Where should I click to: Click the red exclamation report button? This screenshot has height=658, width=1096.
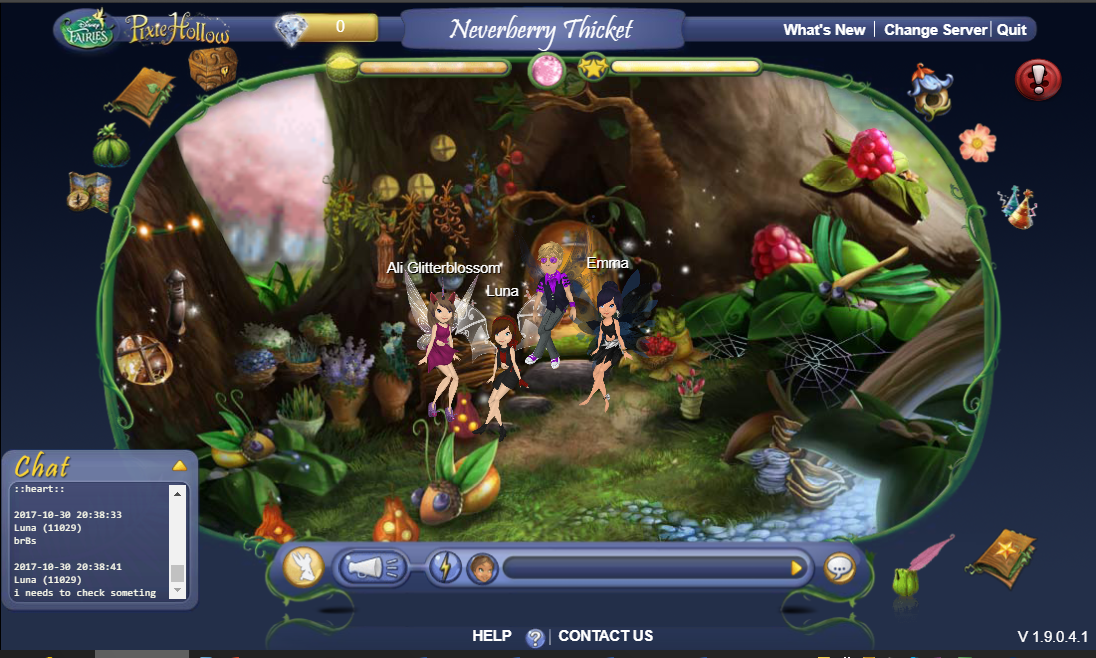coord(1038,79)
